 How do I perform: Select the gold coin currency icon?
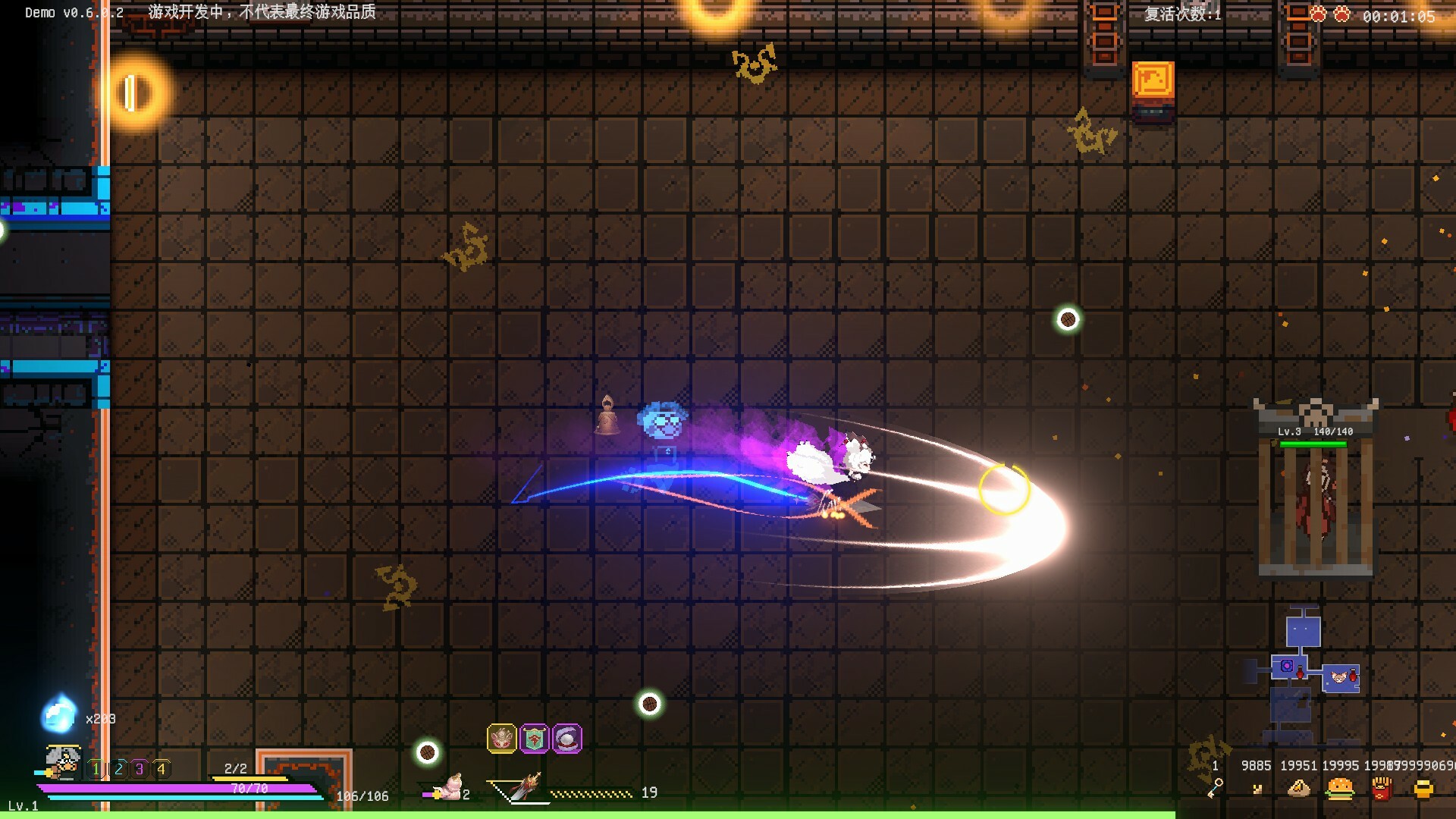coord(1423,789)
